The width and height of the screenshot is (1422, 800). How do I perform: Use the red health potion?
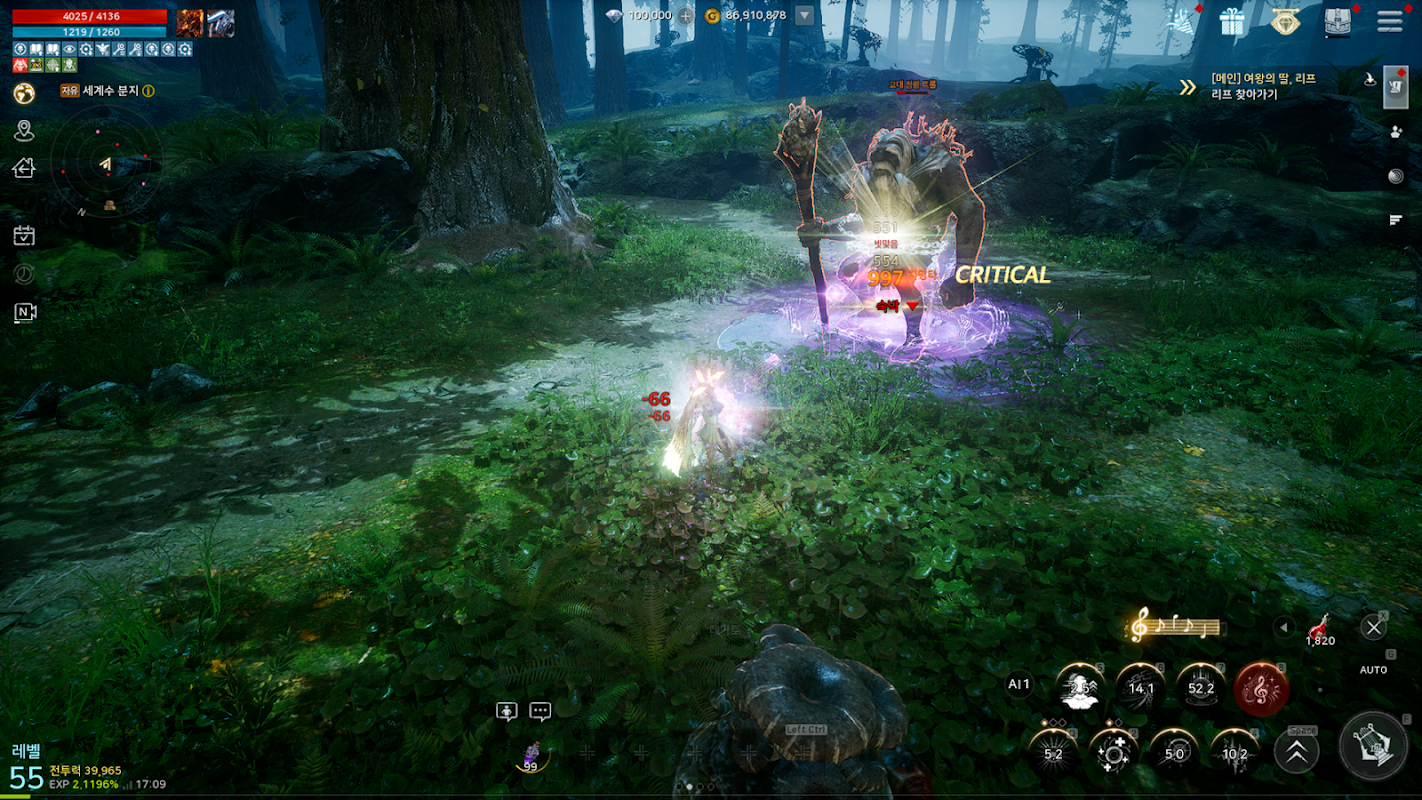(x=1320, y=628)
